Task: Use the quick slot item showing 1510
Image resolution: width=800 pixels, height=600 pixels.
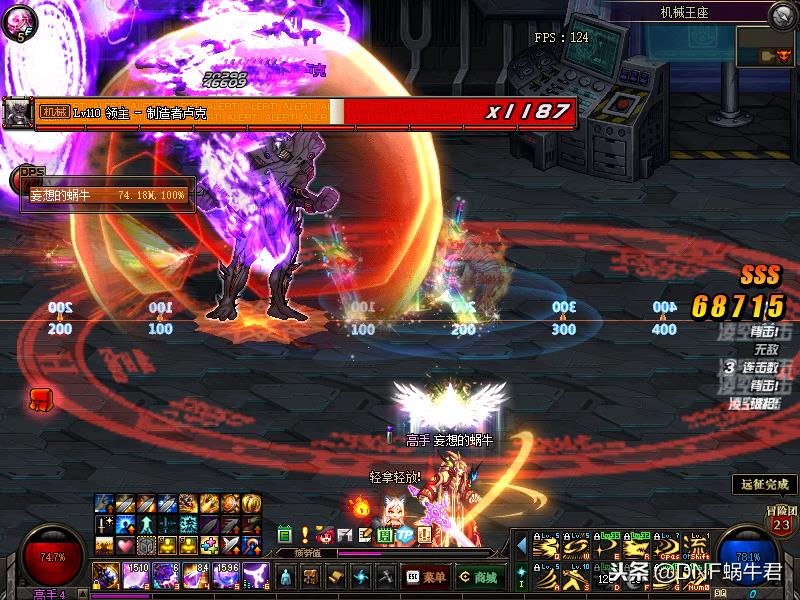Action: tap(135, 575)
